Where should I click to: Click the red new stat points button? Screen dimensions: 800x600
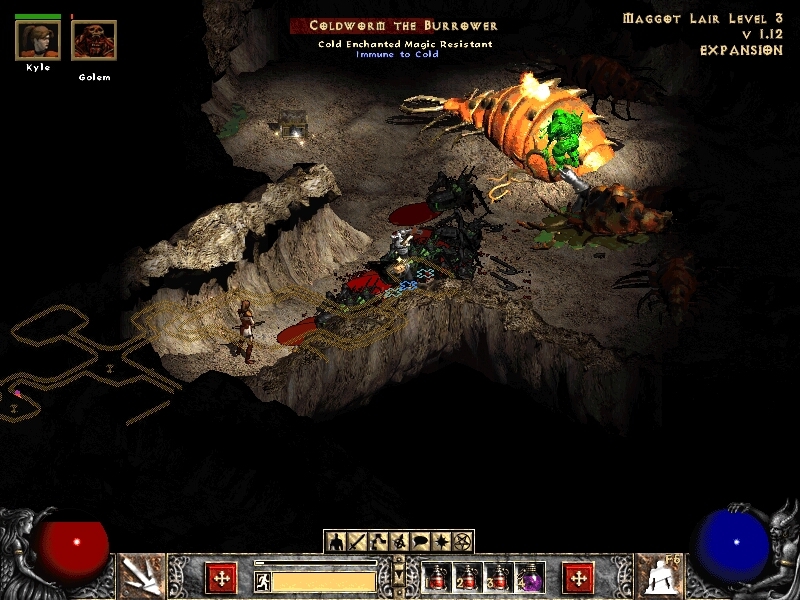(221, 578)
